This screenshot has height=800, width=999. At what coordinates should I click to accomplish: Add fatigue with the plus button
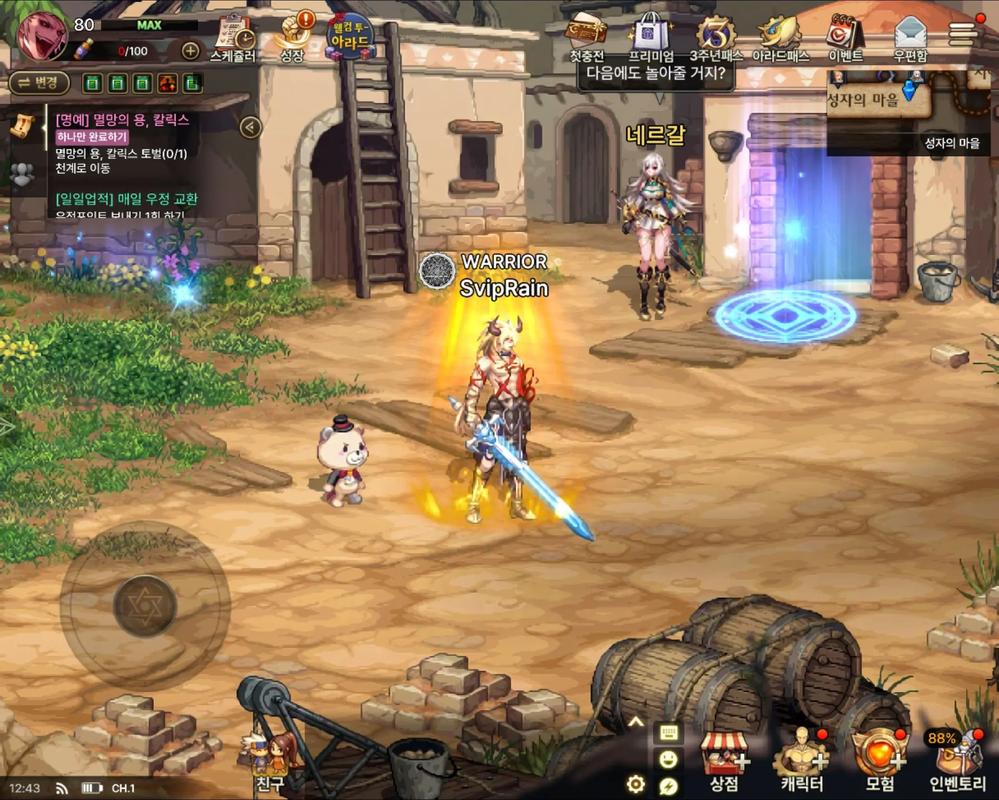(x=190, y=50)
